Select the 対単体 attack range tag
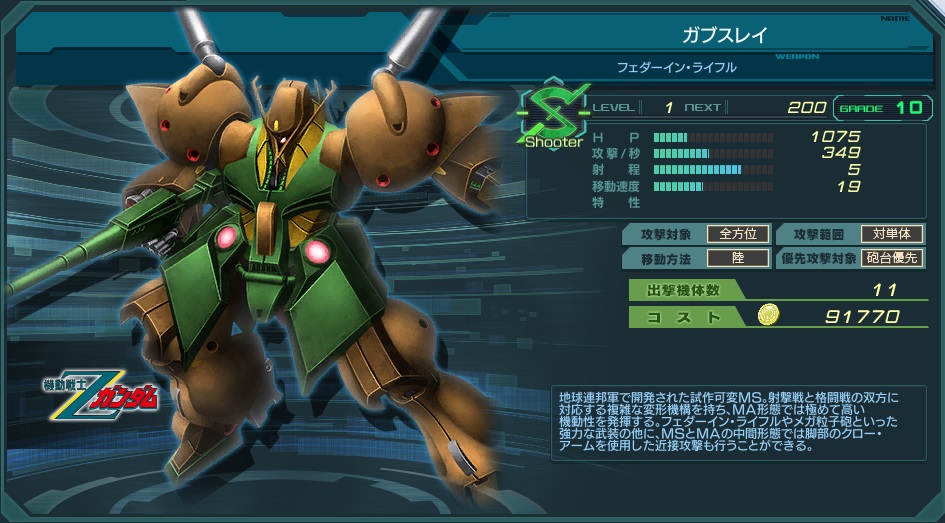Image resolution: width=945 pixels, height=523 pixels. 891,234
